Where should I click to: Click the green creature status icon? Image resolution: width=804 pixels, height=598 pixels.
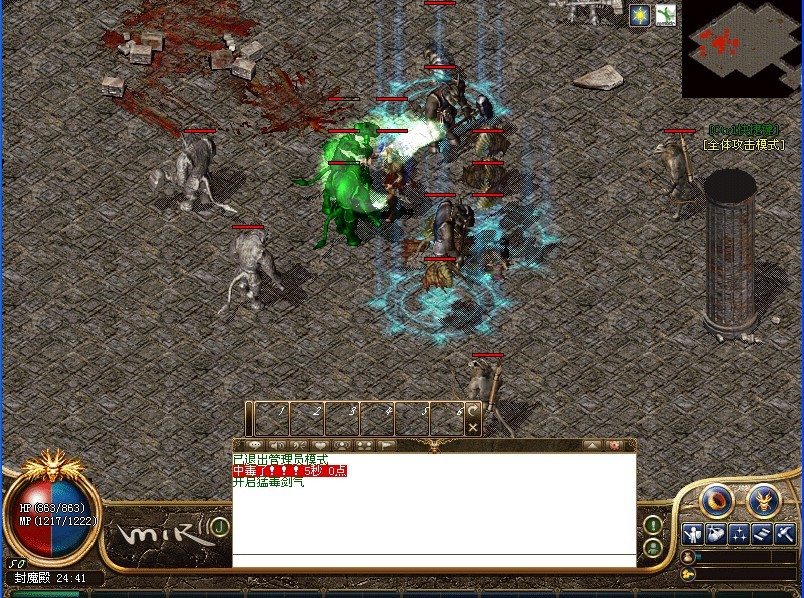coord(666,15)
